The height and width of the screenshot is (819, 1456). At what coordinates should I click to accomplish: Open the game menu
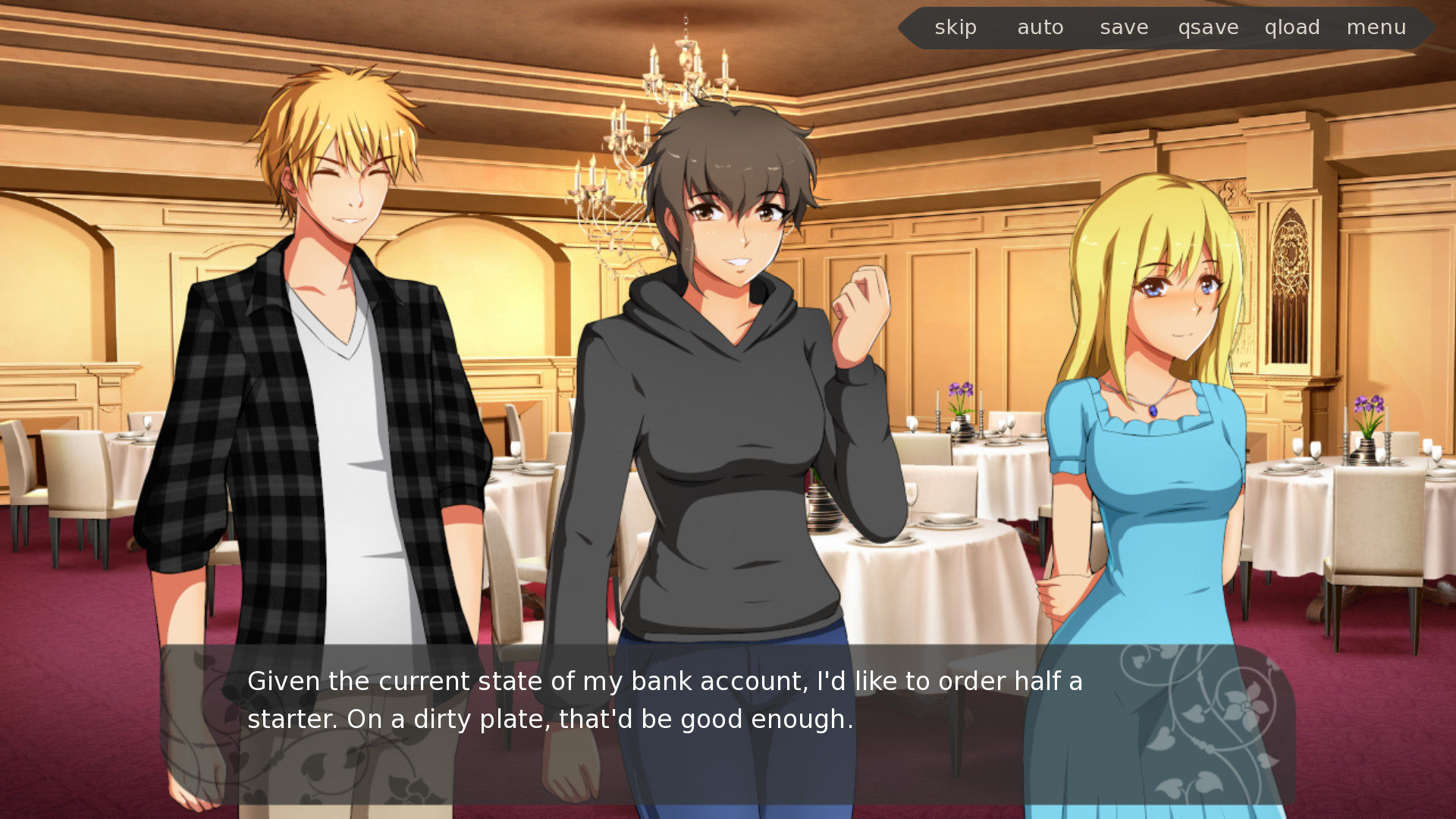point(1376,27)
